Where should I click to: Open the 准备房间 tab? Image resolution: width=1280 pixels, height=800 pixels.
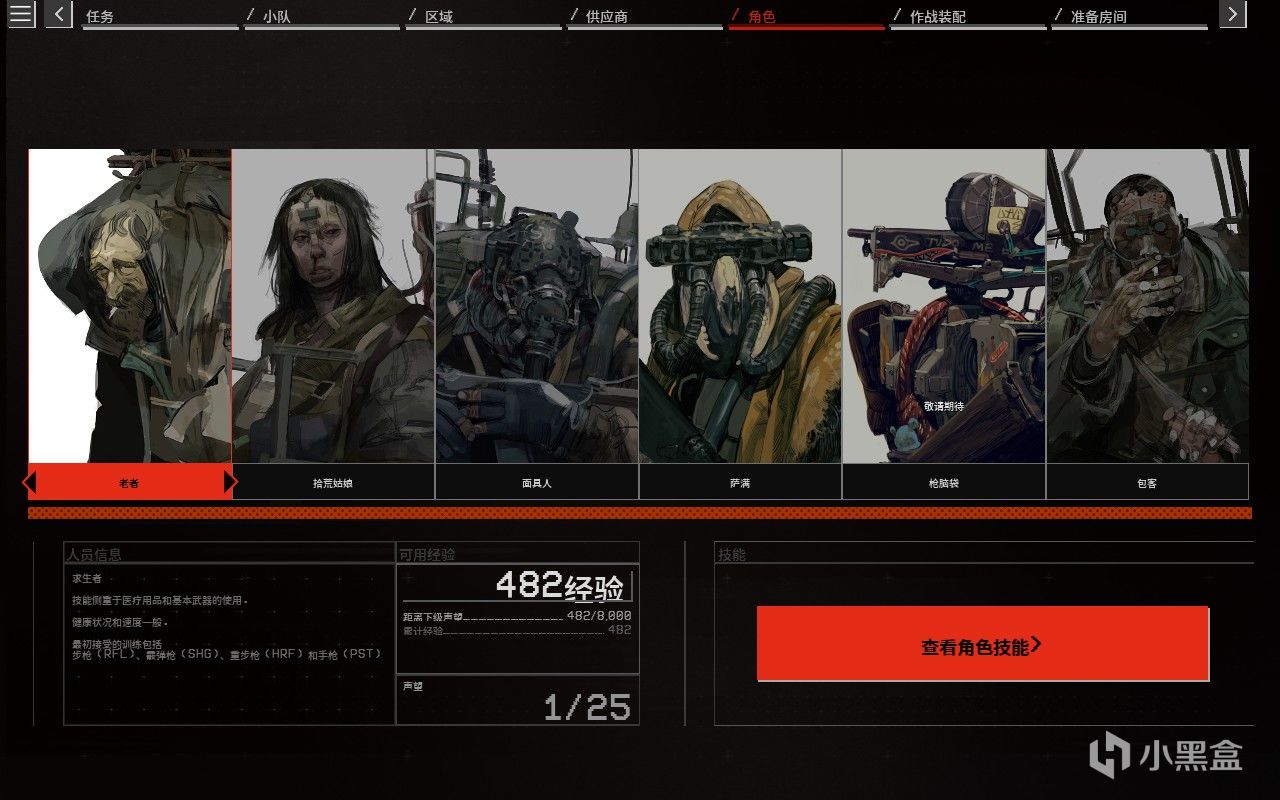pos(1100,16)
